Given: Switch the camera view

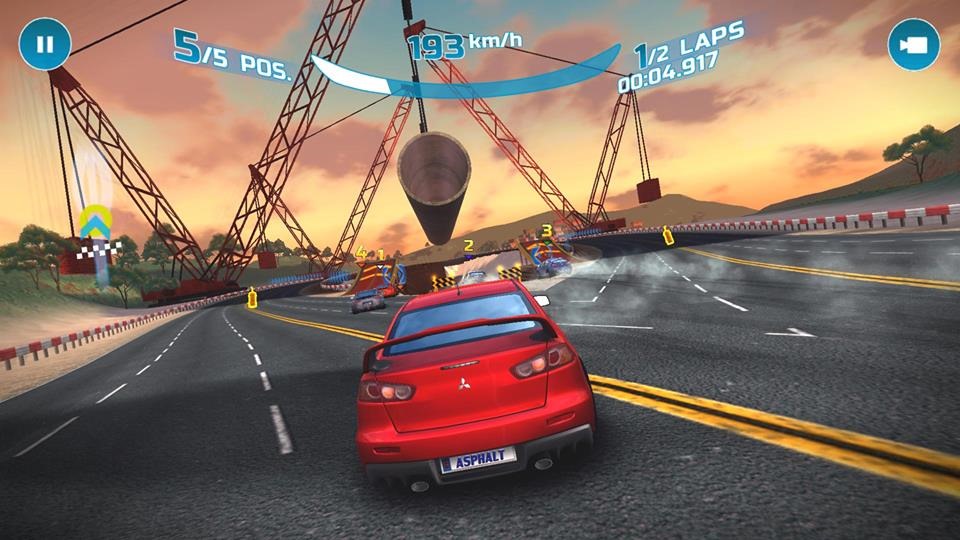Looking at the screenshot, I should [913, 45].
